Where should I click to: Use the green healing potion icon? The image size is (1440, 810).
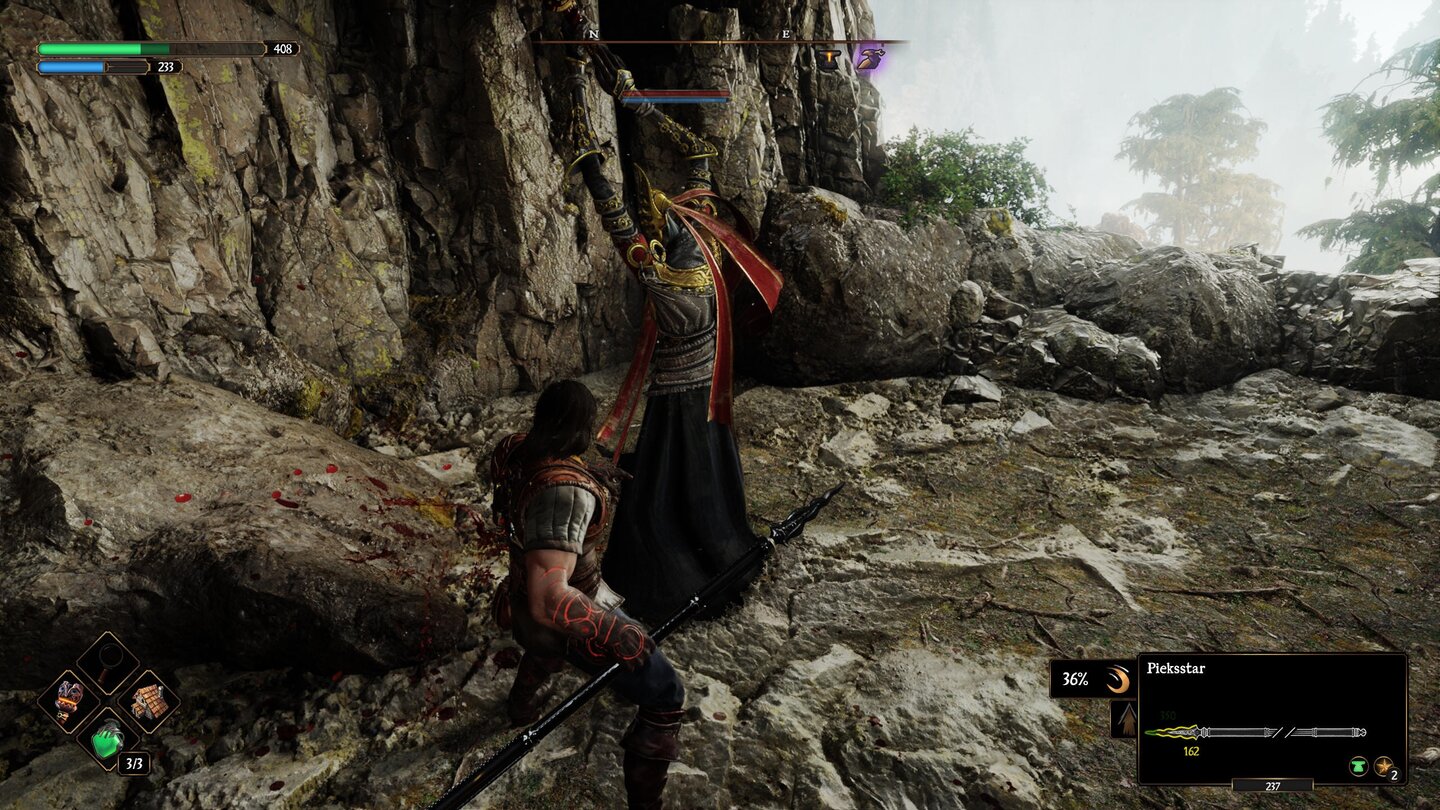tap(107, 744)
